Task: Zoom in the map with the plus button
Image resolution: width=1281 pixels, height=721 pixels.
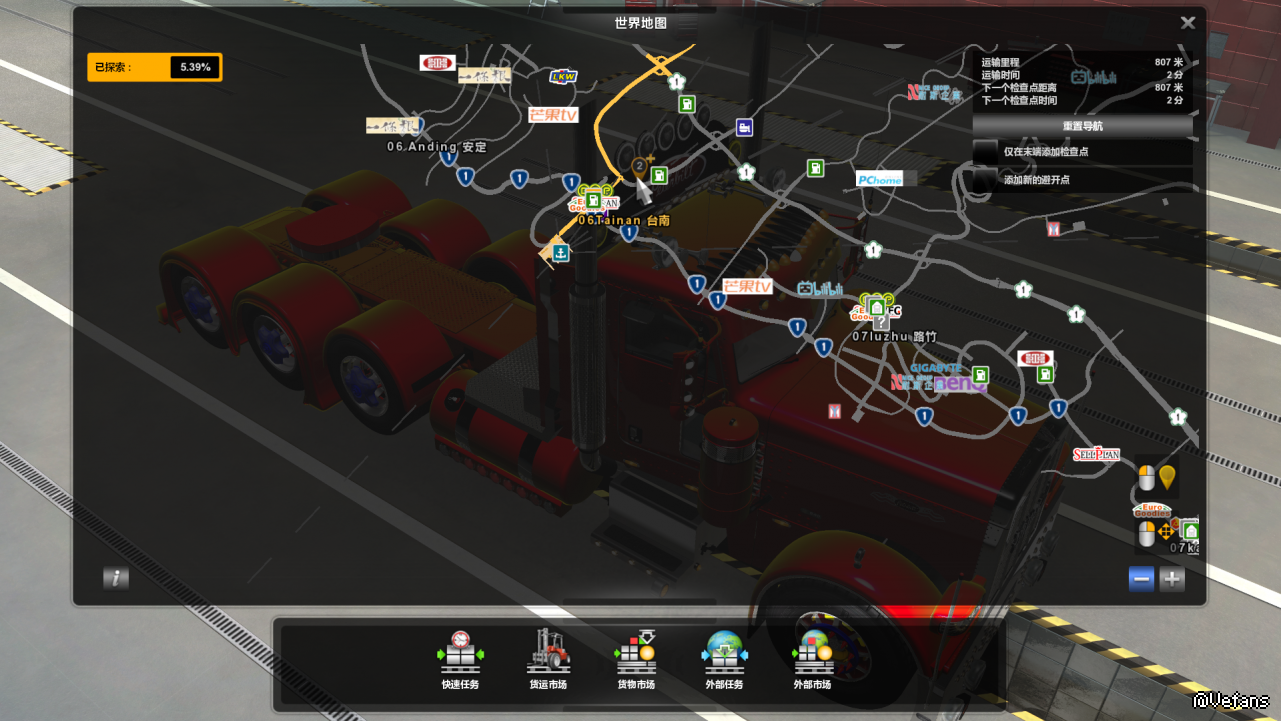Action: 1172,578
